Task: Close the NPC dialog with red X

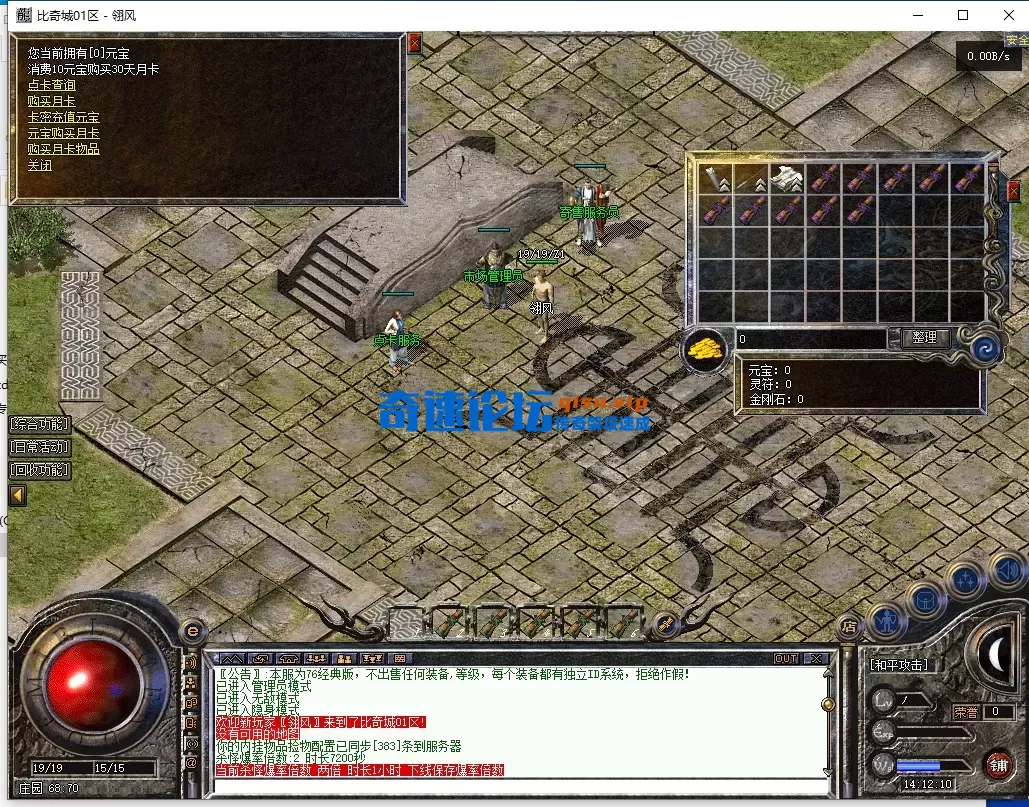Action: [x=415, y=43]
